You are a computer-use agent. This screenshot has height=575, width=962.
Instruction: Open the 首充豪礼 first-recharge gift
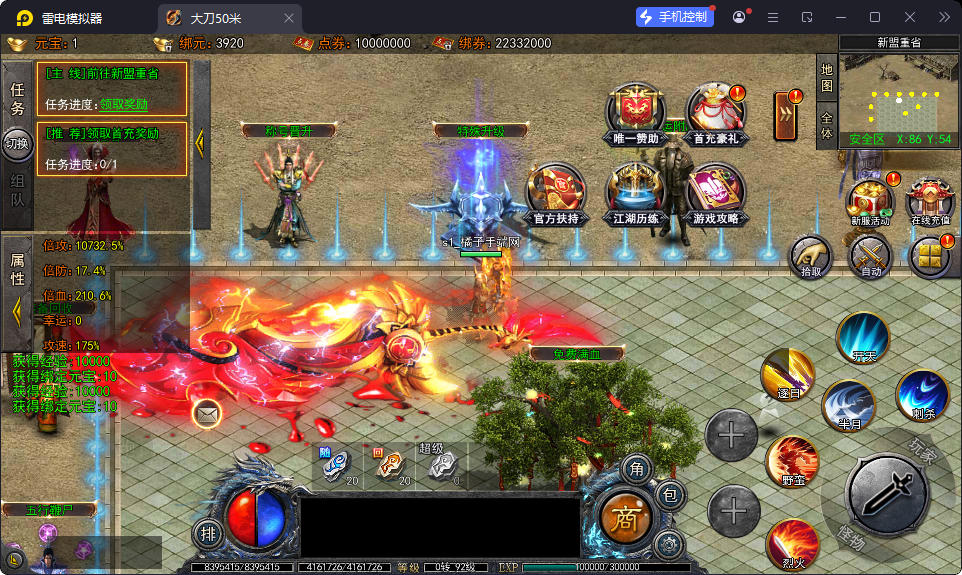tap(715, 112)
